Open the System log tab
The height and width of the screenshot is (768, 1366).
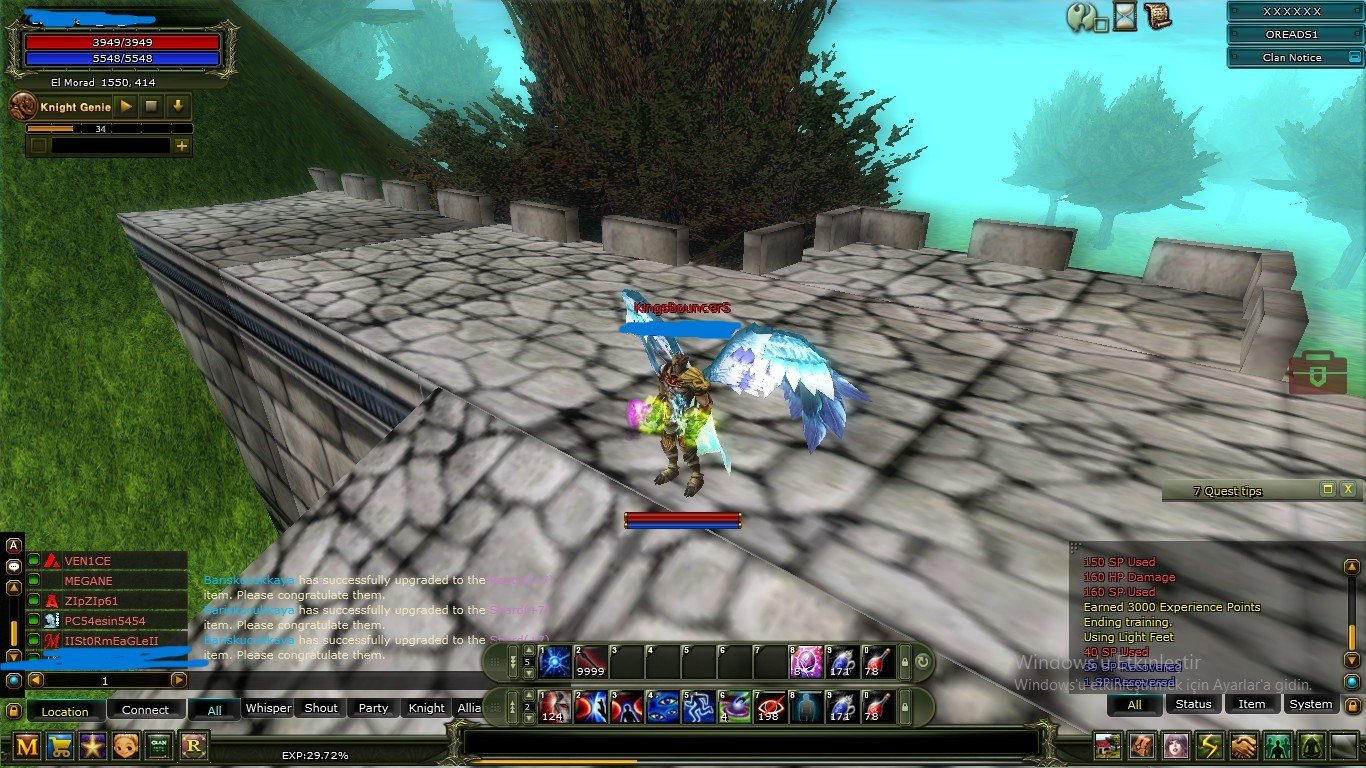tap(1310, 704)
